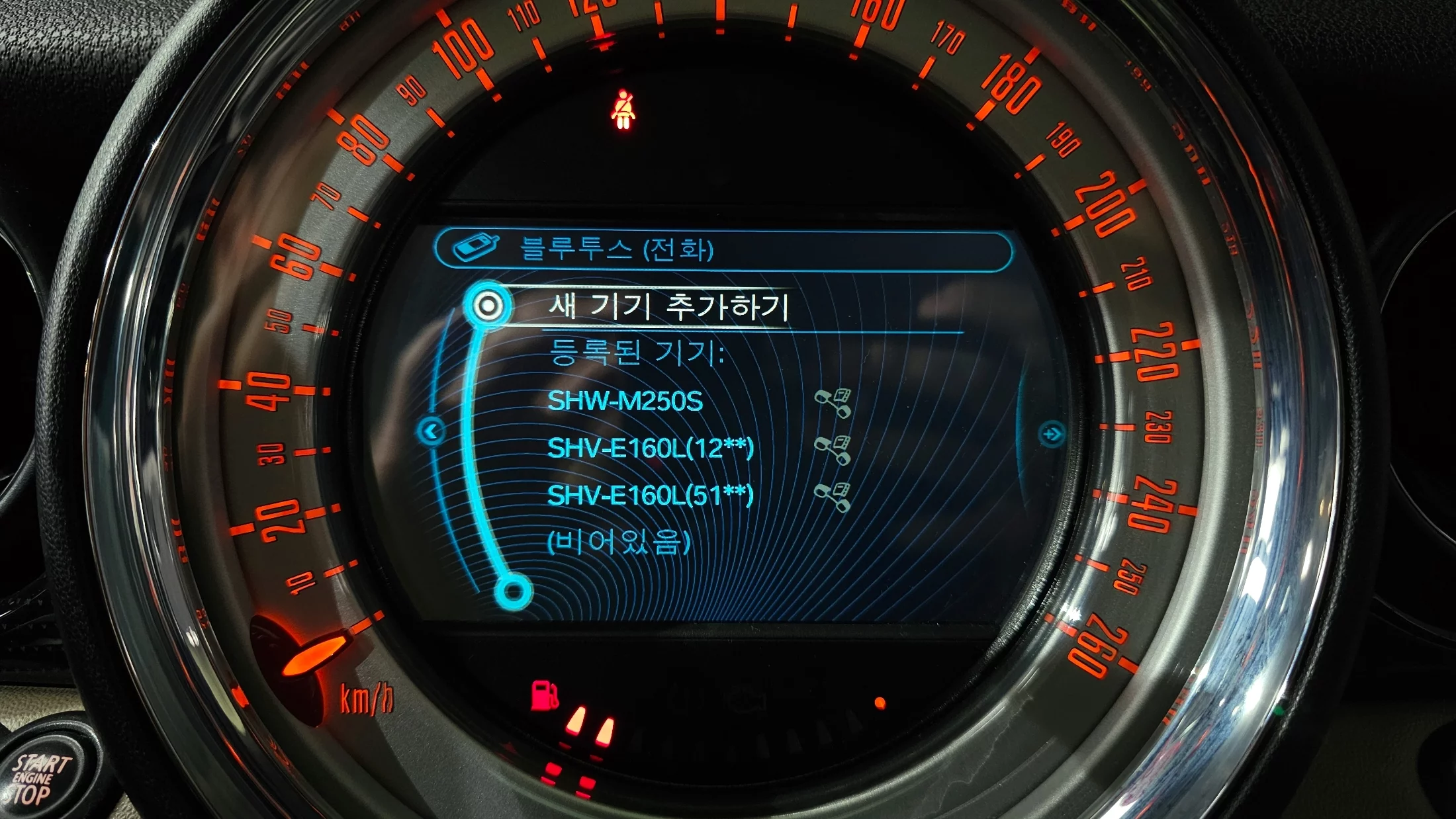Screen dimensions: 1456x819
Task: Select the empty (비어있음) device slot
Action: coord(618,542)
